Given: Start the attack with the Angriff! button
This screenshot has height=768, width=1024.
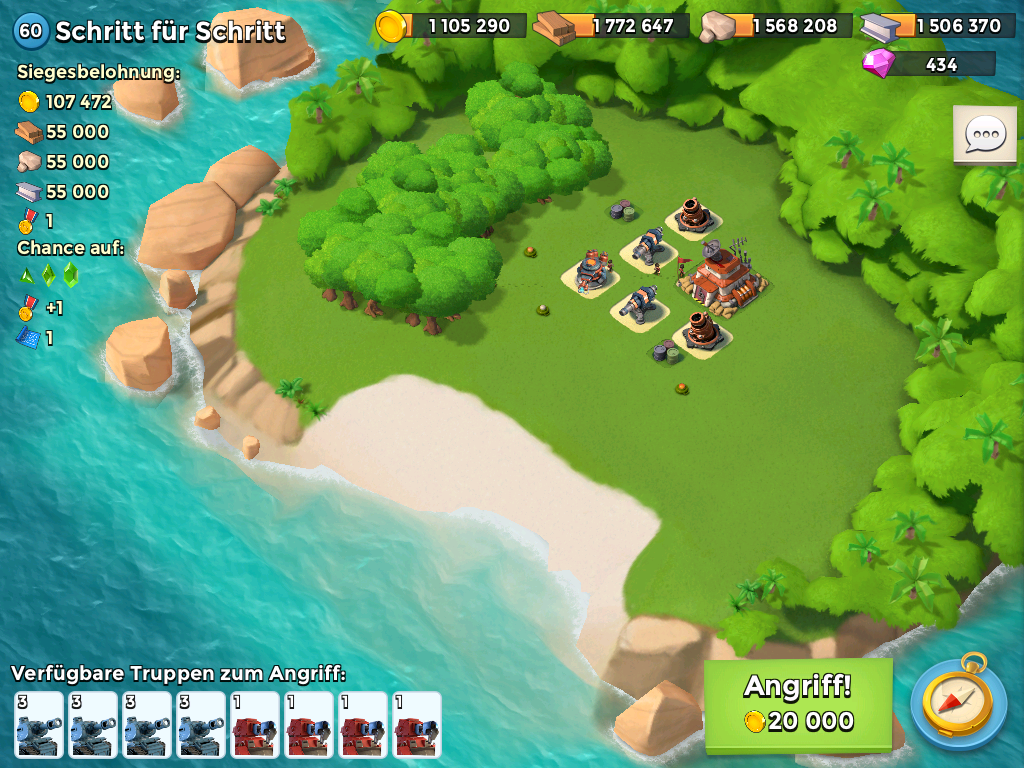Looking at the screenshot, I should 798,704.
